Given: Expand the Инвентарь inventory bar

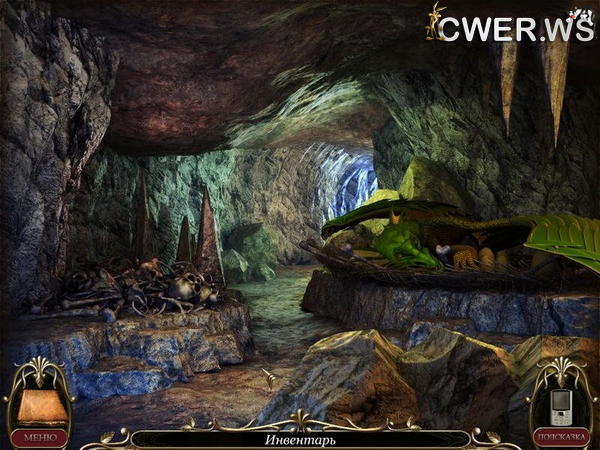Looking at the screenshot, I should click(x=300, y=439).
